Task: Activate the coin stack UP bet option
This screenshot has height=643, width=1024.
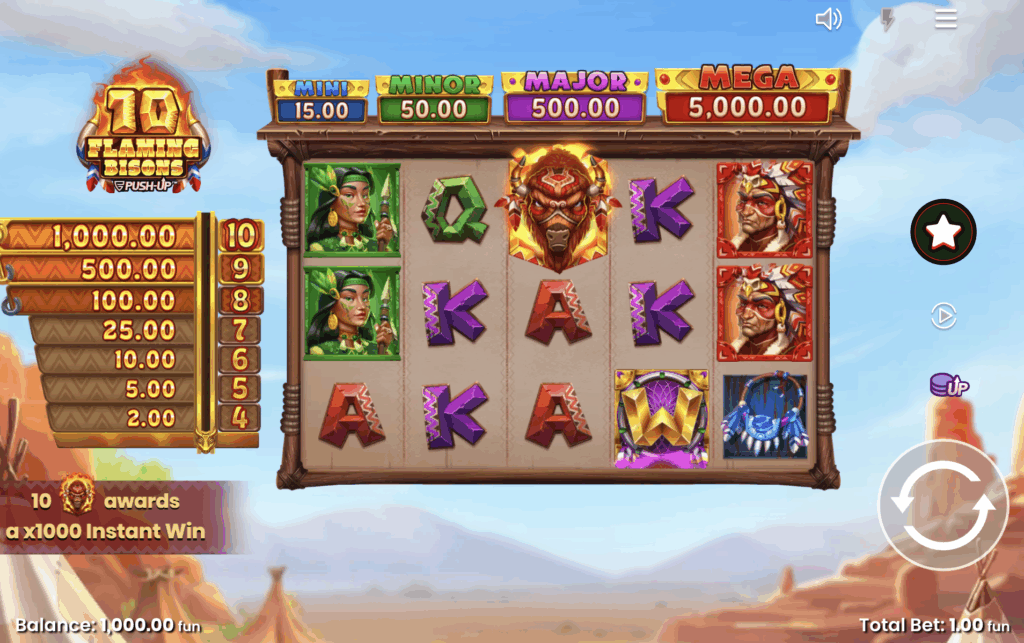Action: pos(948,385)
